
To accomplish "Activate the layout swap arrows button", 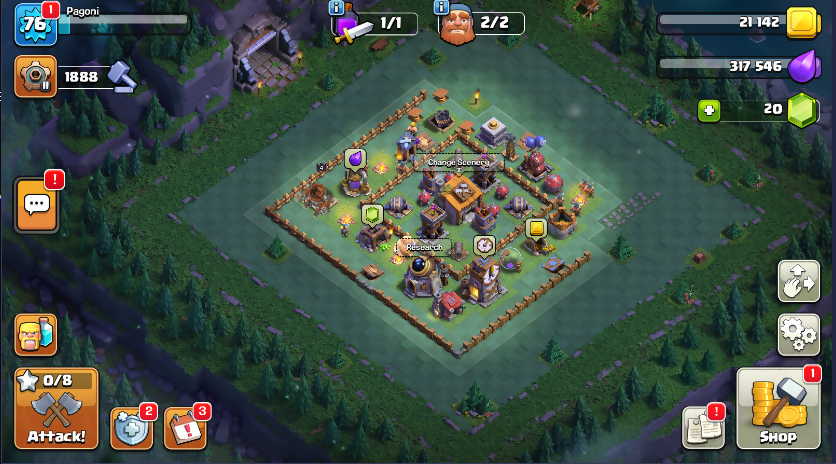I will [798, 281].
